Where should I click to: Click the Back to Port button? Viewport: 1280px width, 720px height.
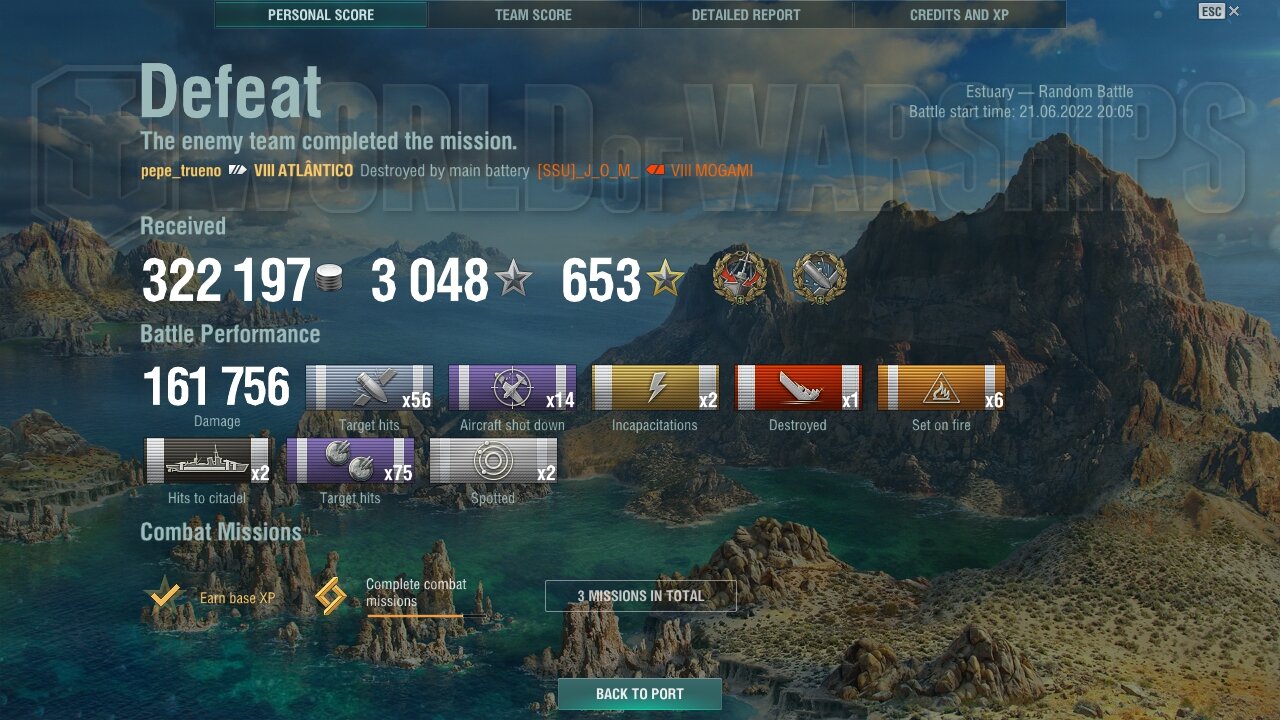(640, 694)
